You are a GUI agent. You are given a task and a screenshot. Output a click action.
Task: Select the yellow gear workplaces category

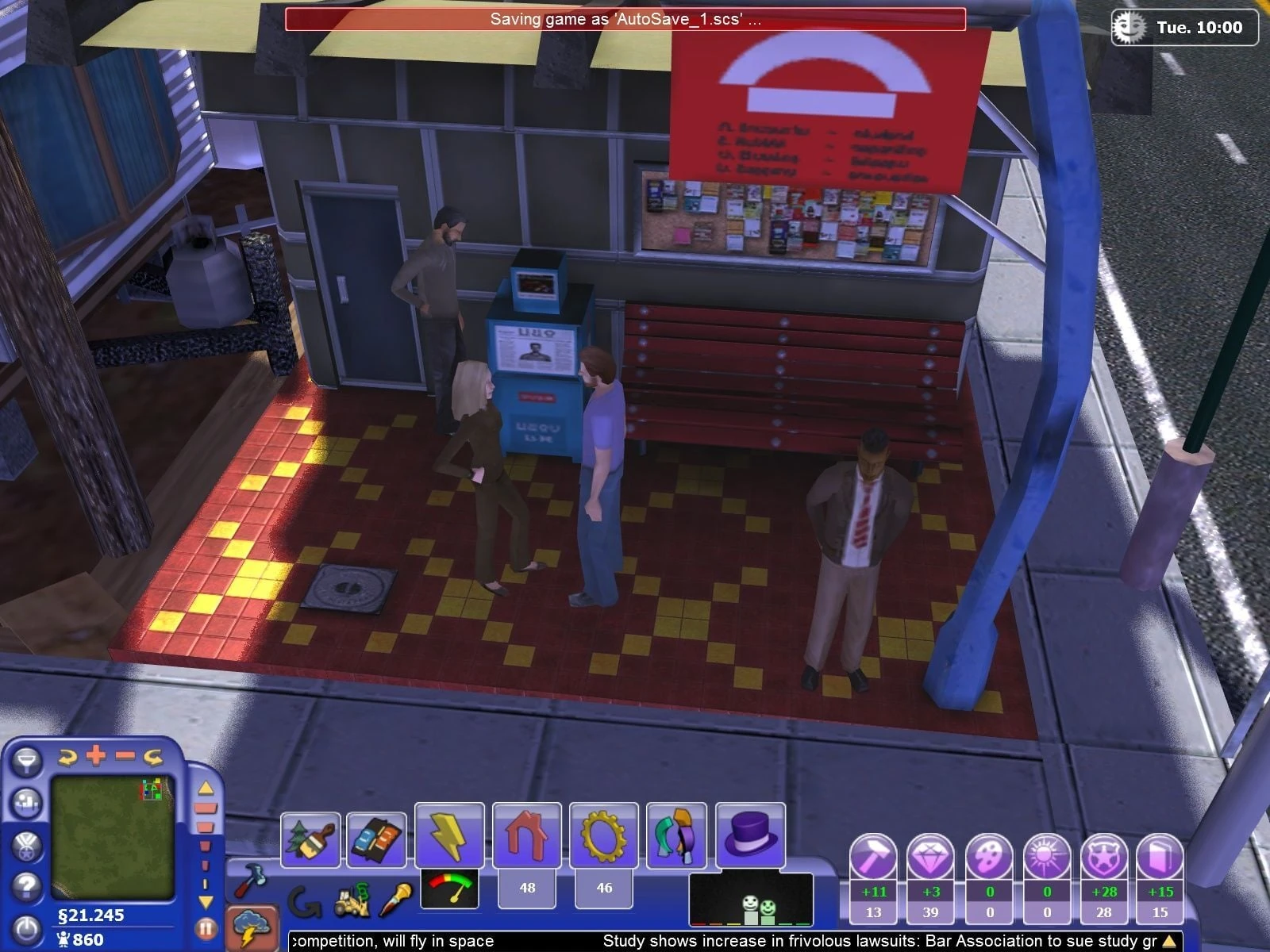point(603,835)
